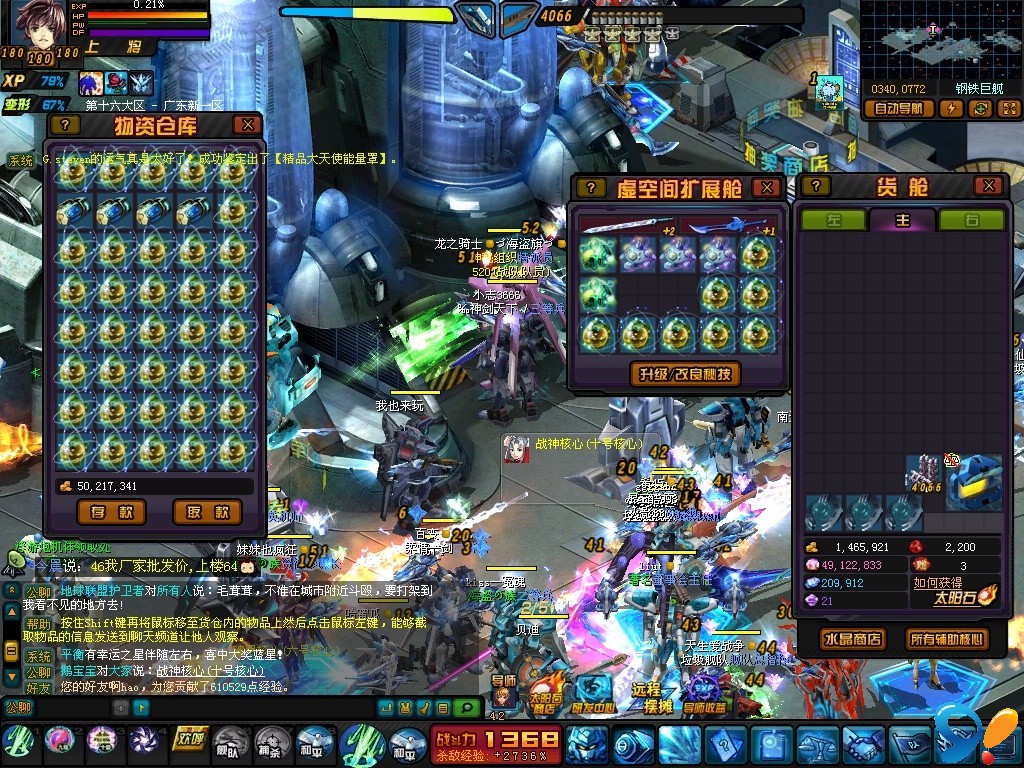Select the blue robot head item in cargo

(x=974, y=481)
